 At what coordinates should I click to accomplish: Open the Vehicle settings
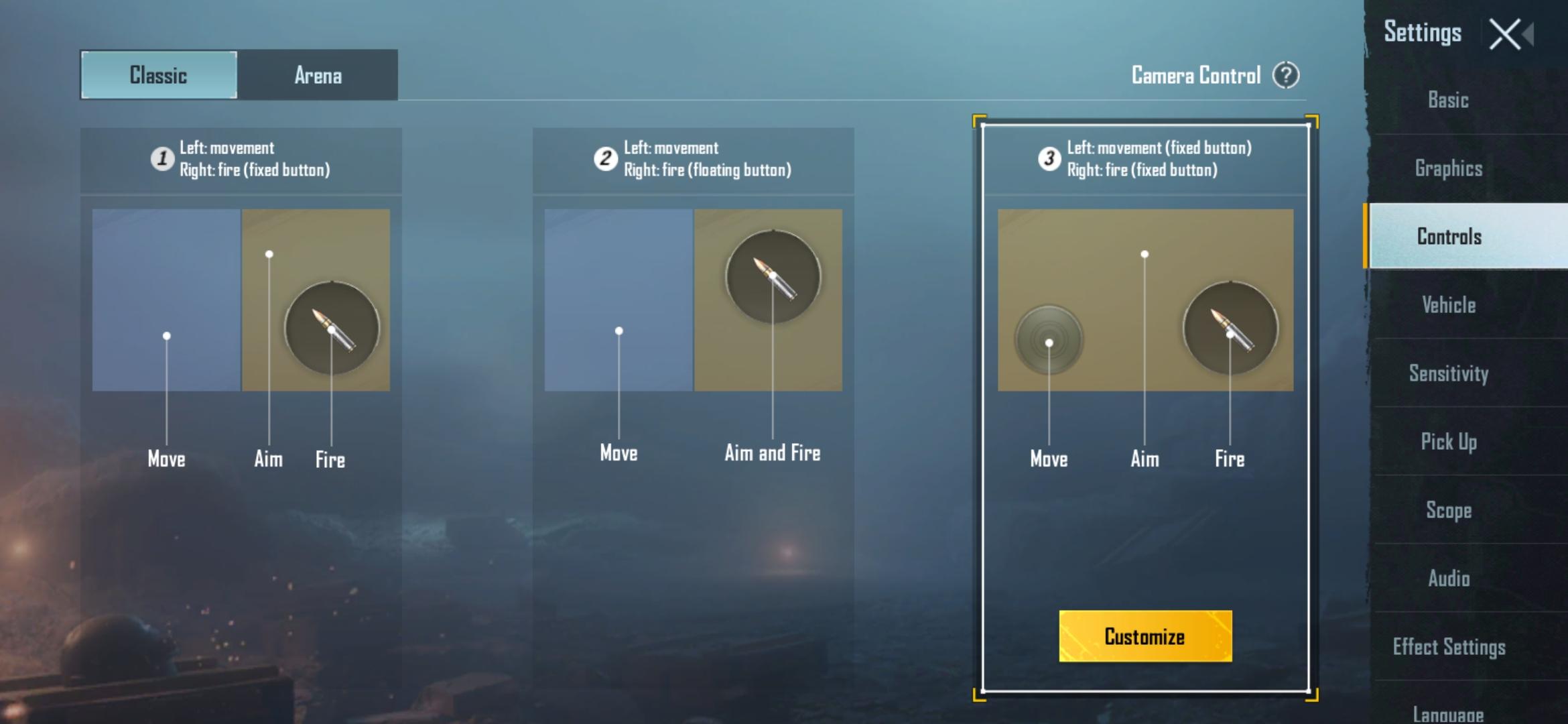pyautogui.click(x=1447, y=305)
